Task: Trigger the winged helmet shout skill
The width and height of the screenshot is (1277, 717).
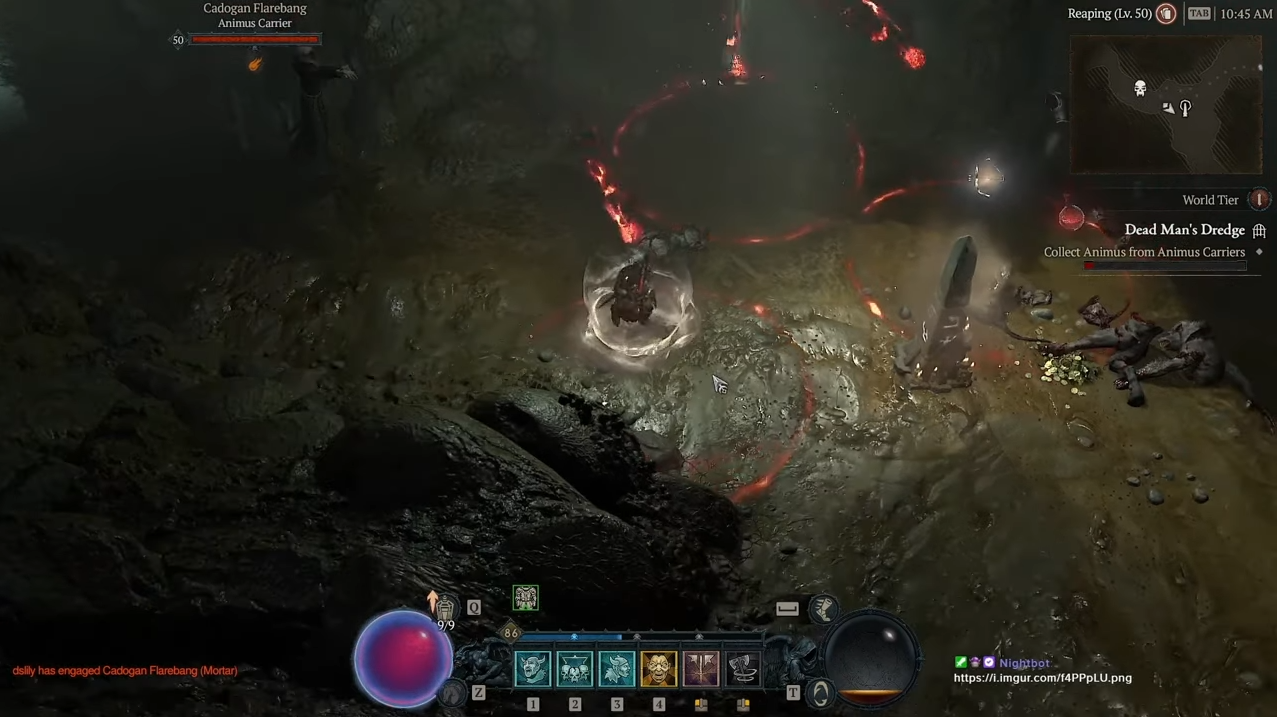Action: 616,669
